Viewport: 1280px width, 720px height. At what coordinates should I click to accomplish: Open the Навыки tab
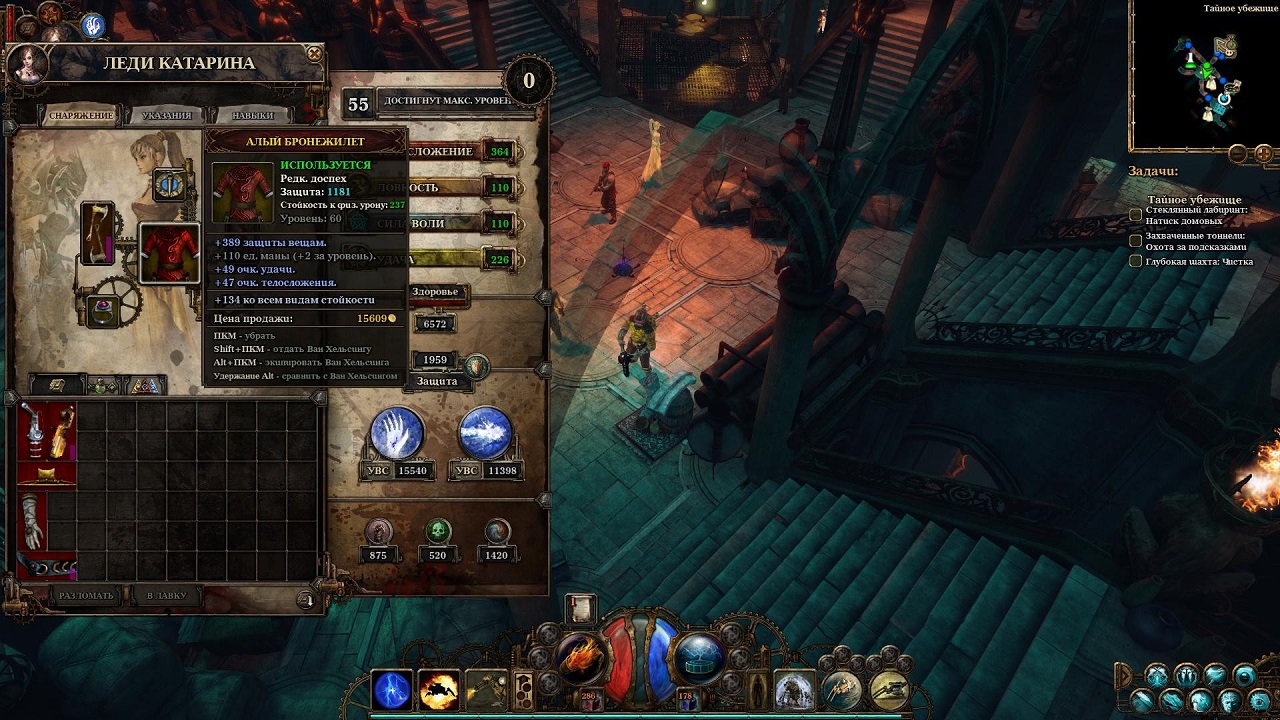pyautogui.click(x=252, y=115)
